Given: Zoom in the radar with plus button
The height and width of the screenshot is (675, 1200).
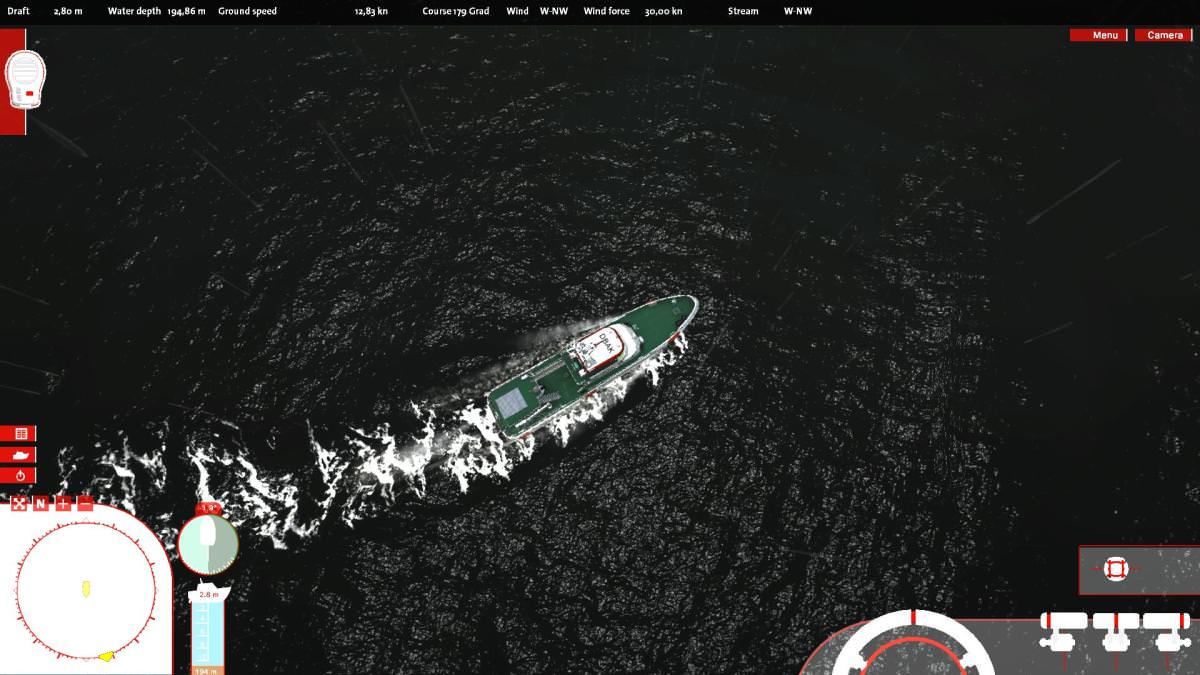Looking at the screenshot, I should click(63, 503).
